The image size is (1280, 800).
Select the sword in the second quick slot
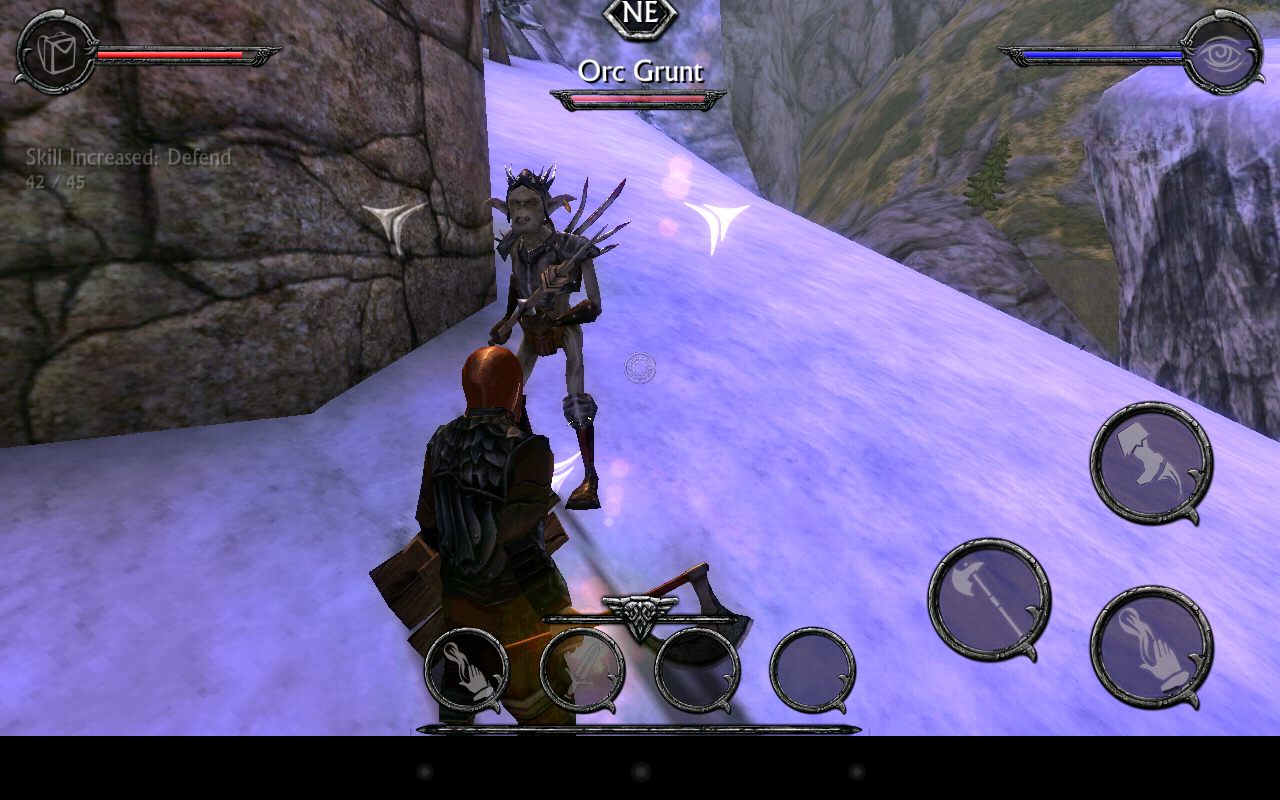580,672
